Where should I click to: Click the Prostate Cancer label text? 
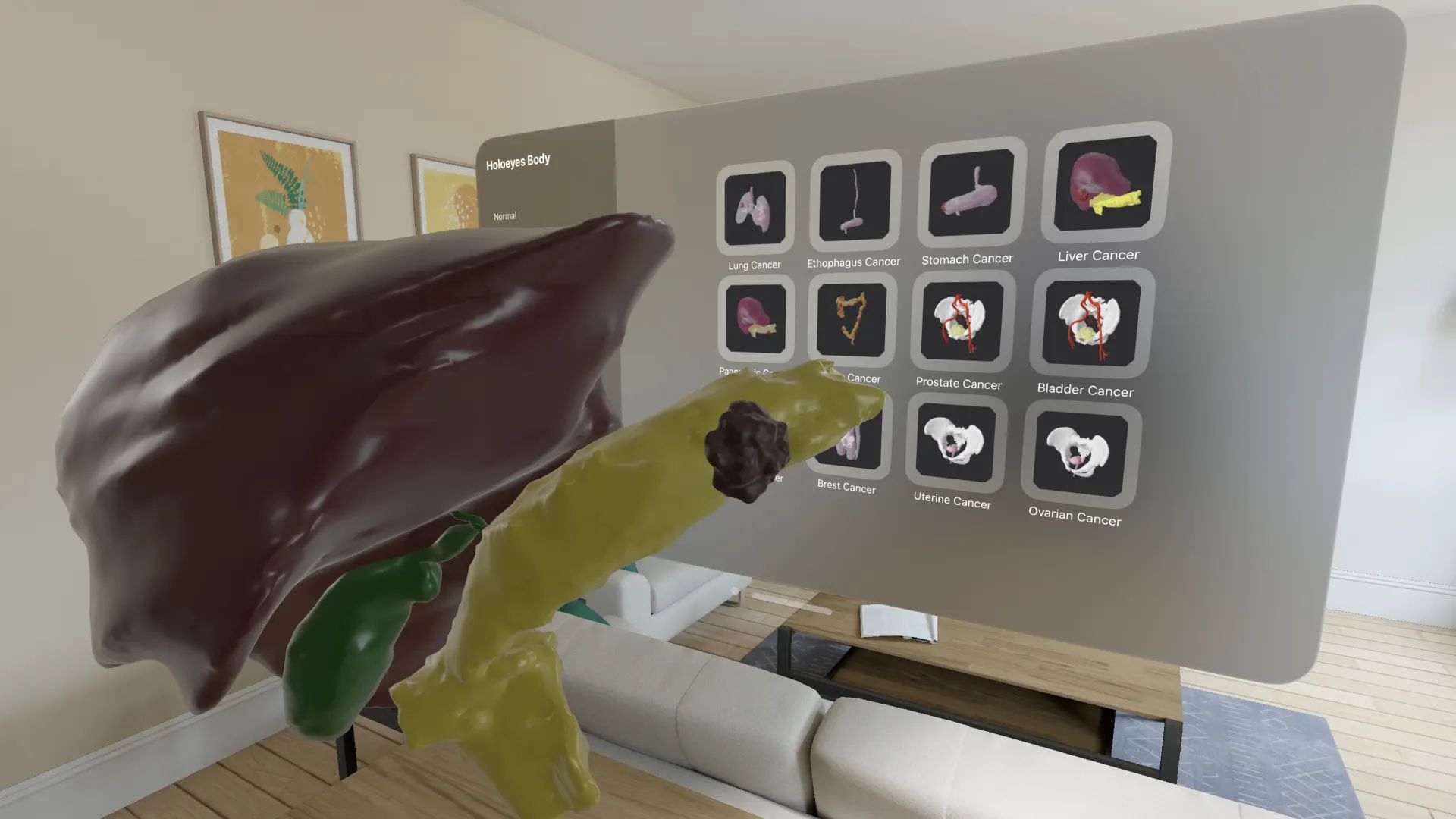tap(959, 384)
